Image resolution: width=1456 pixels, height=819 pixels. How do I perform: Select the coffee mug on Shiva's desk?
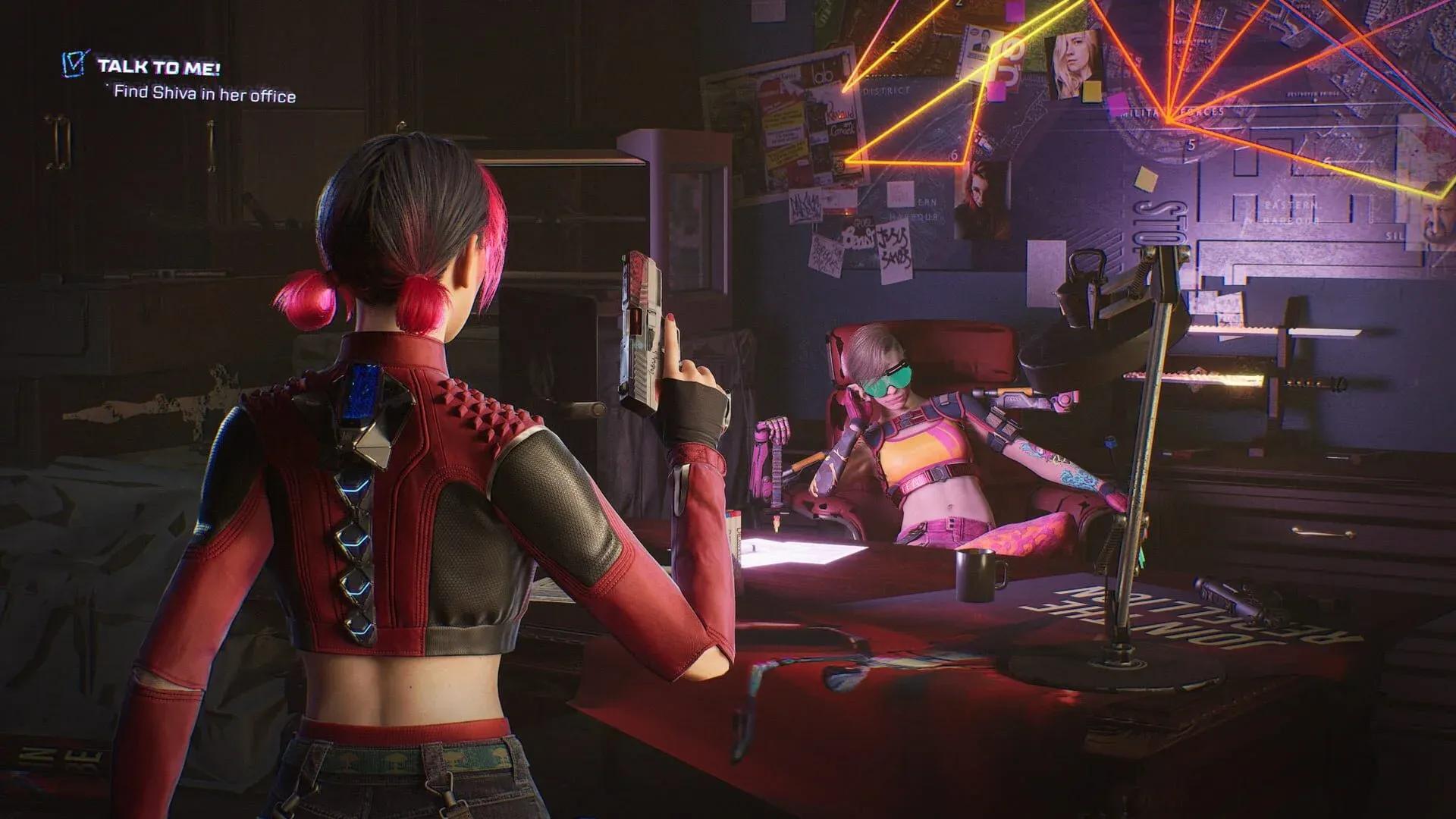click(x=974, y=578)
